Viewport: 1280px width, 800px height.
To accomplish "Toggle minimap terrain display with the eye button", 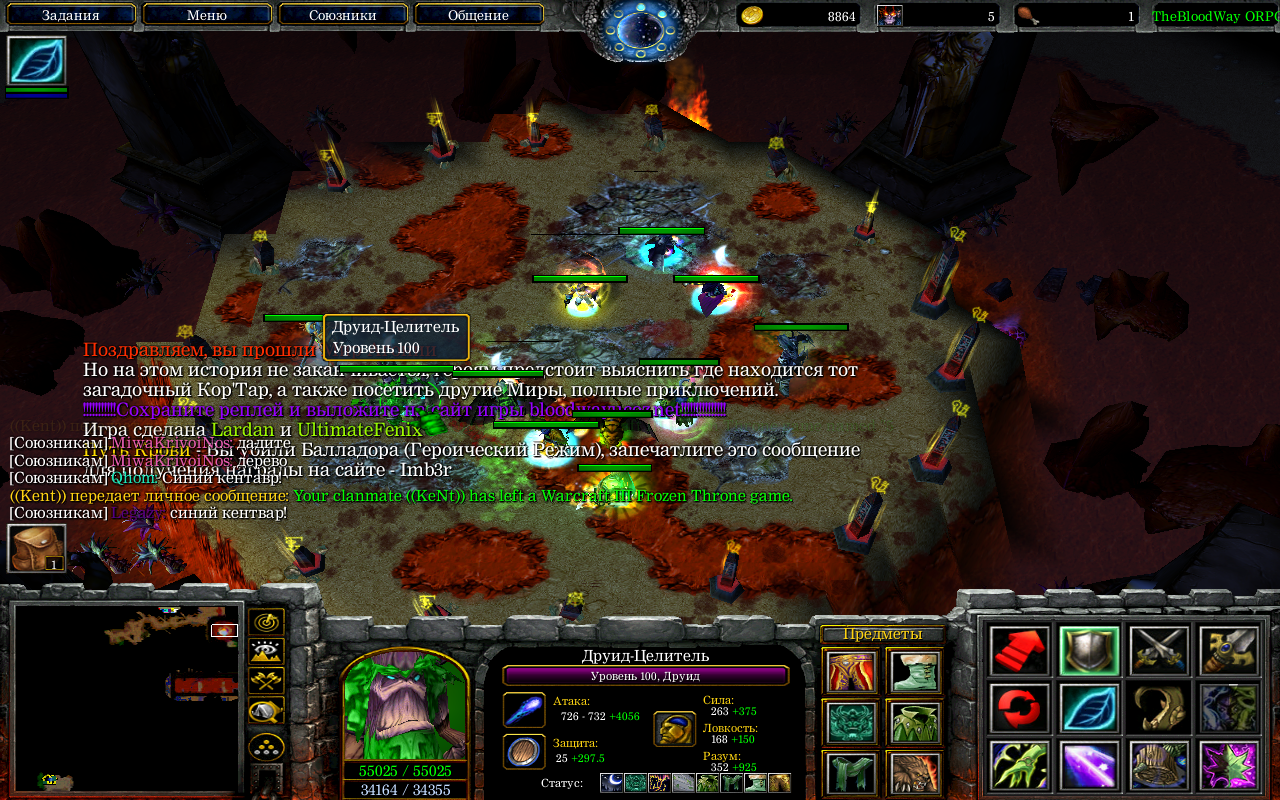I will pos(266,652).
